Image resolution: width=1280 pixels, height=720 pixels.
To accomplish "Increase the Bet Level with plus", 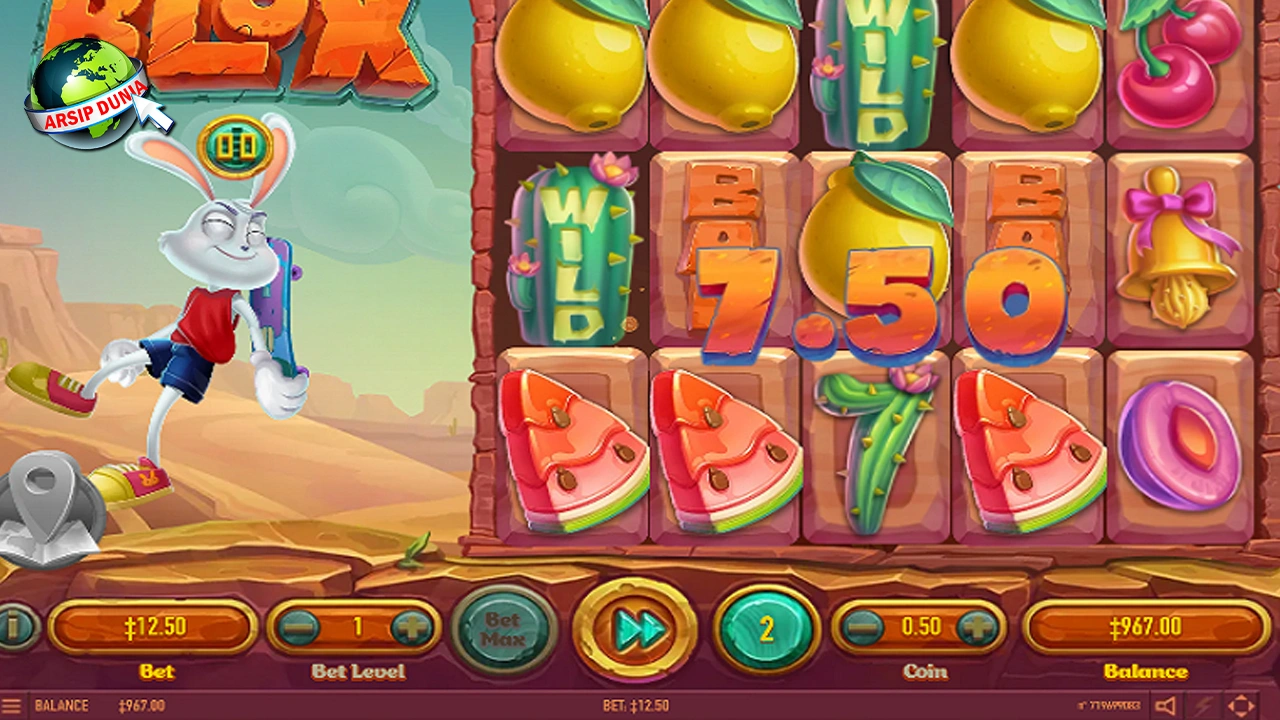I will click(411, 628).
